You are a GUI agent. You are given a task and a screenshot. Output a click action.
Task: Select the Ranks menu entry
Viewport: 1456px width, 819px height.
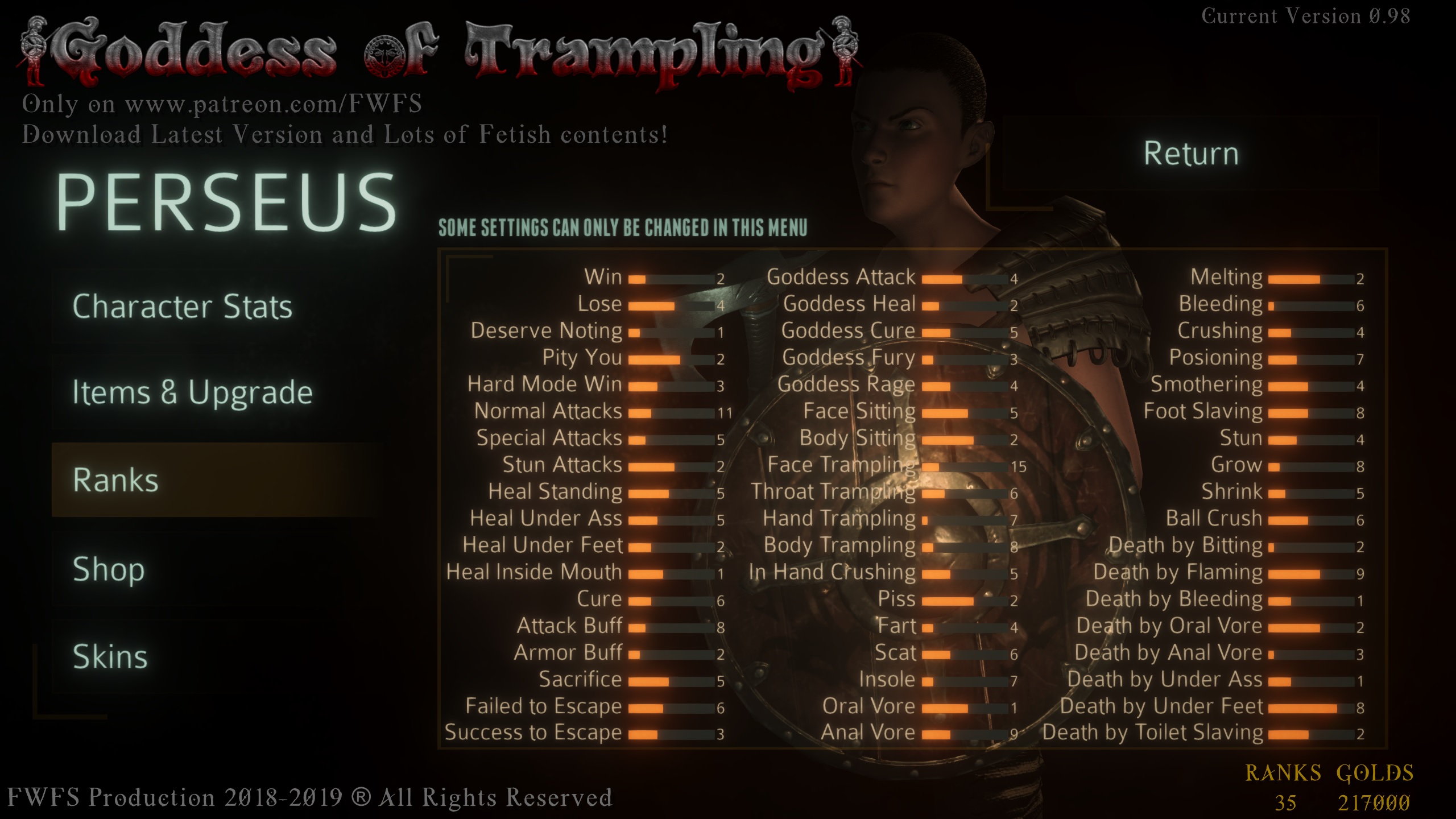(x=116, y=480)
